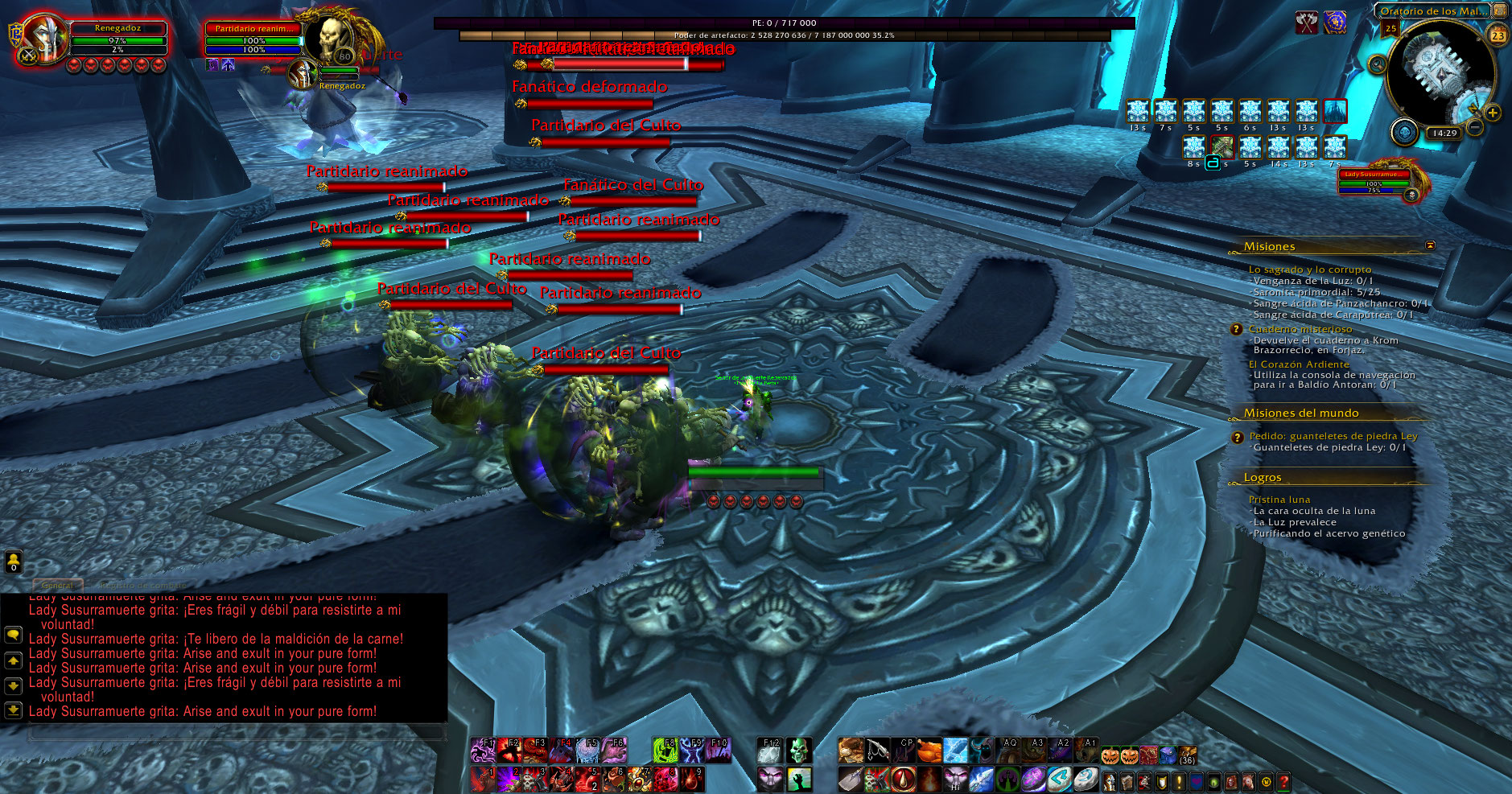Image resolution: width=1512 pixels, height=794 pixels.
Task: Open the calendar button showing 23
Action: [x=1498, y=35]
